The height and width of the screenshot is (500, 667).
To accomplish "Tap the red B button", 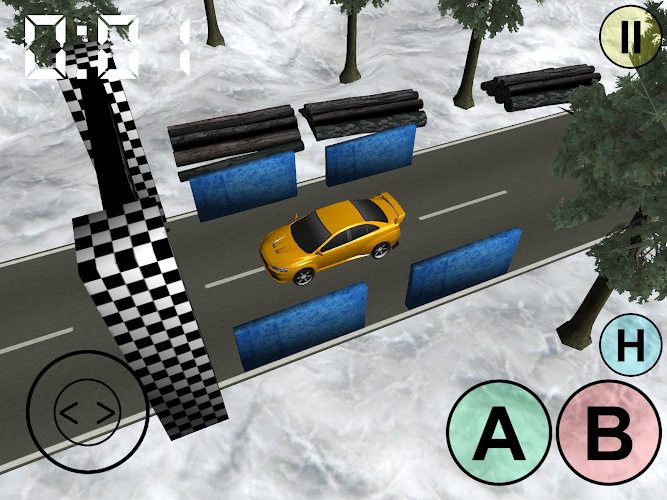I will 609,434.
